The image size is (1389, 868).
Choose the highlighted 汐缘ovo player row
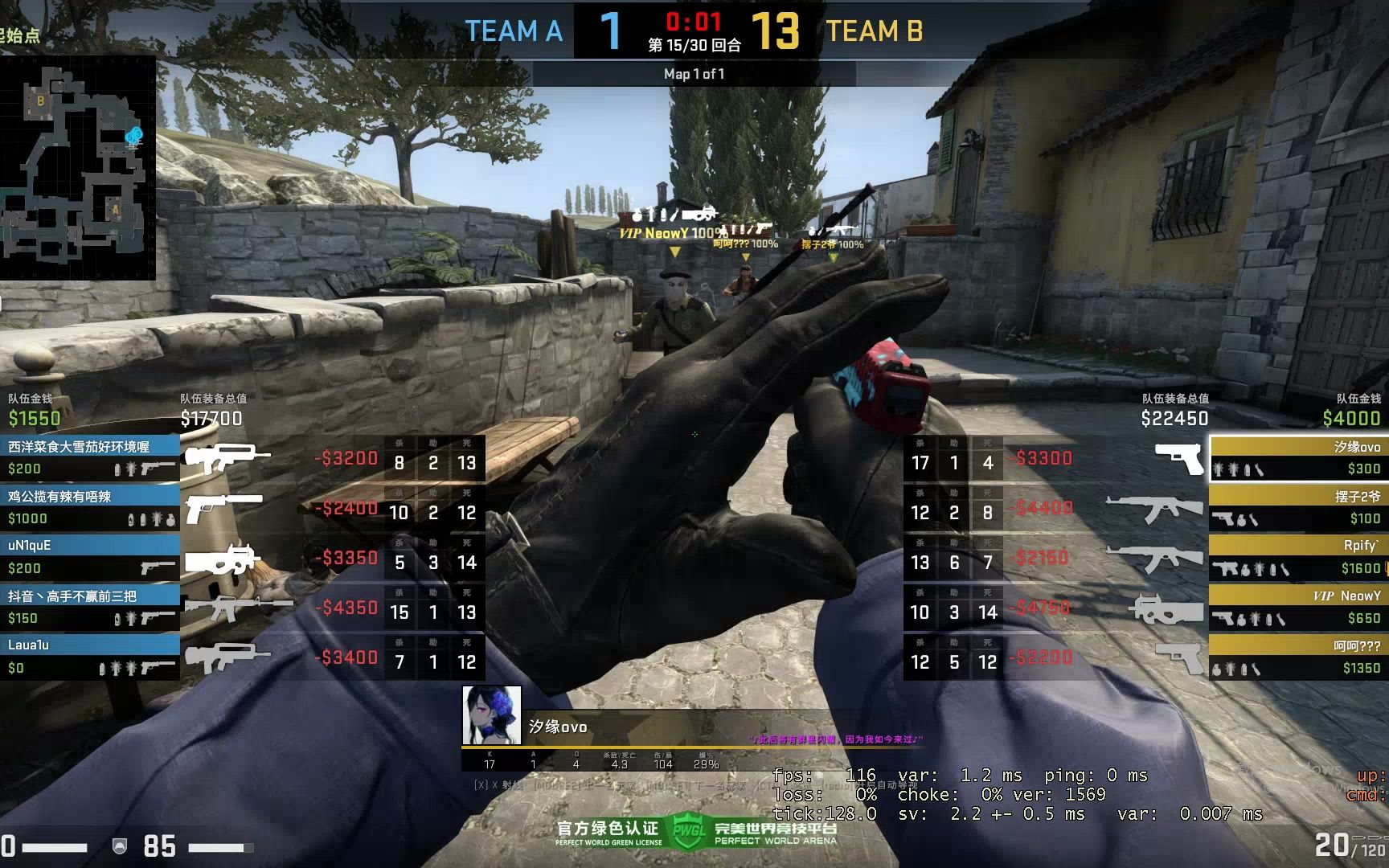1298,458
